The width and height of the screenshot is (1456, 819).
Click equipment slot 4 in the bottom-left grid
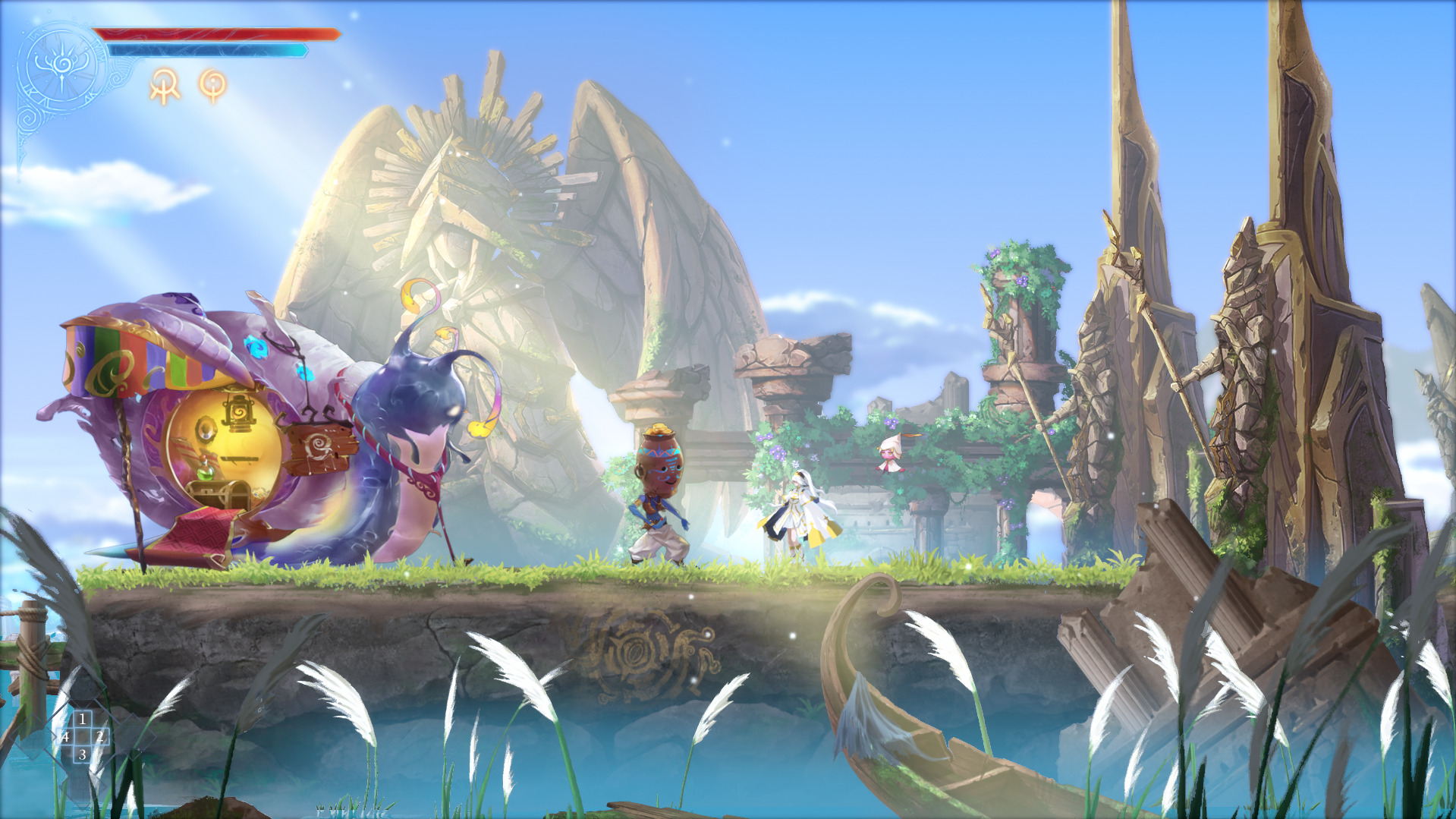coord(66,737)
